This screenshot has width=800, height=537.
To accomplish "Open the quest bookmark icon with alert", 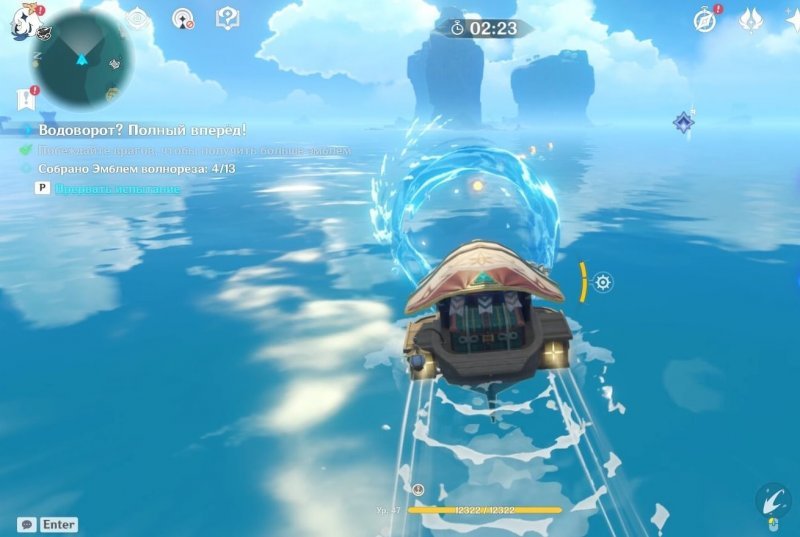I will pos(24,98).
